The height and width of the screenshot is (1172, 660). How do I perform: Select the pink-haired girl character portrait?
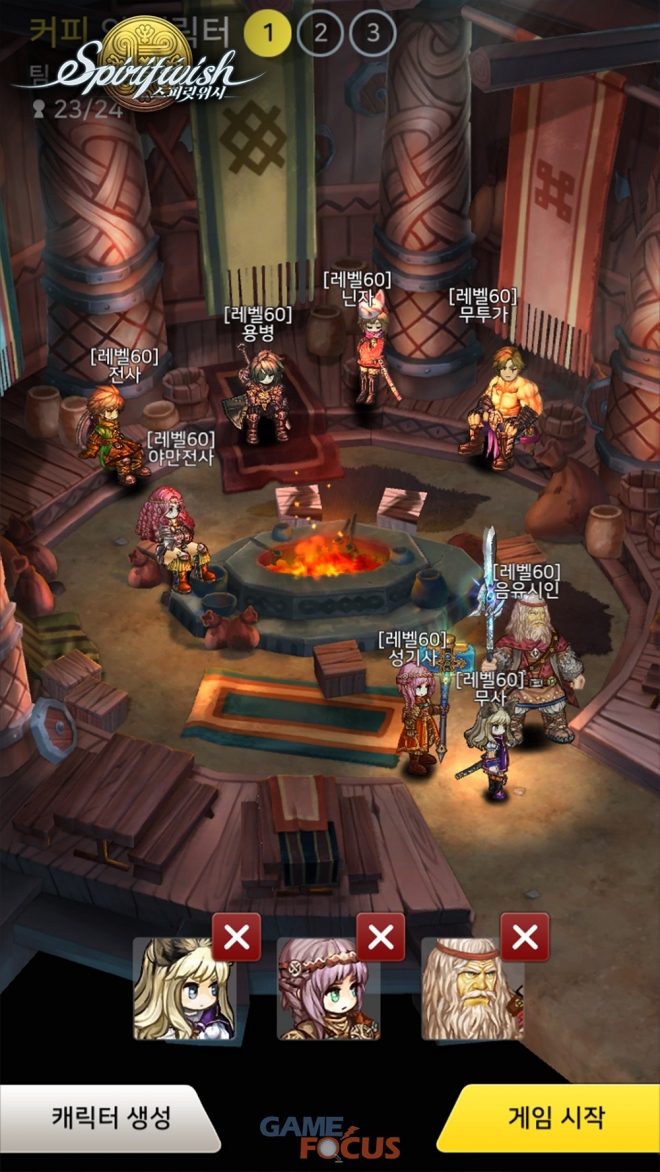(328, 990)
